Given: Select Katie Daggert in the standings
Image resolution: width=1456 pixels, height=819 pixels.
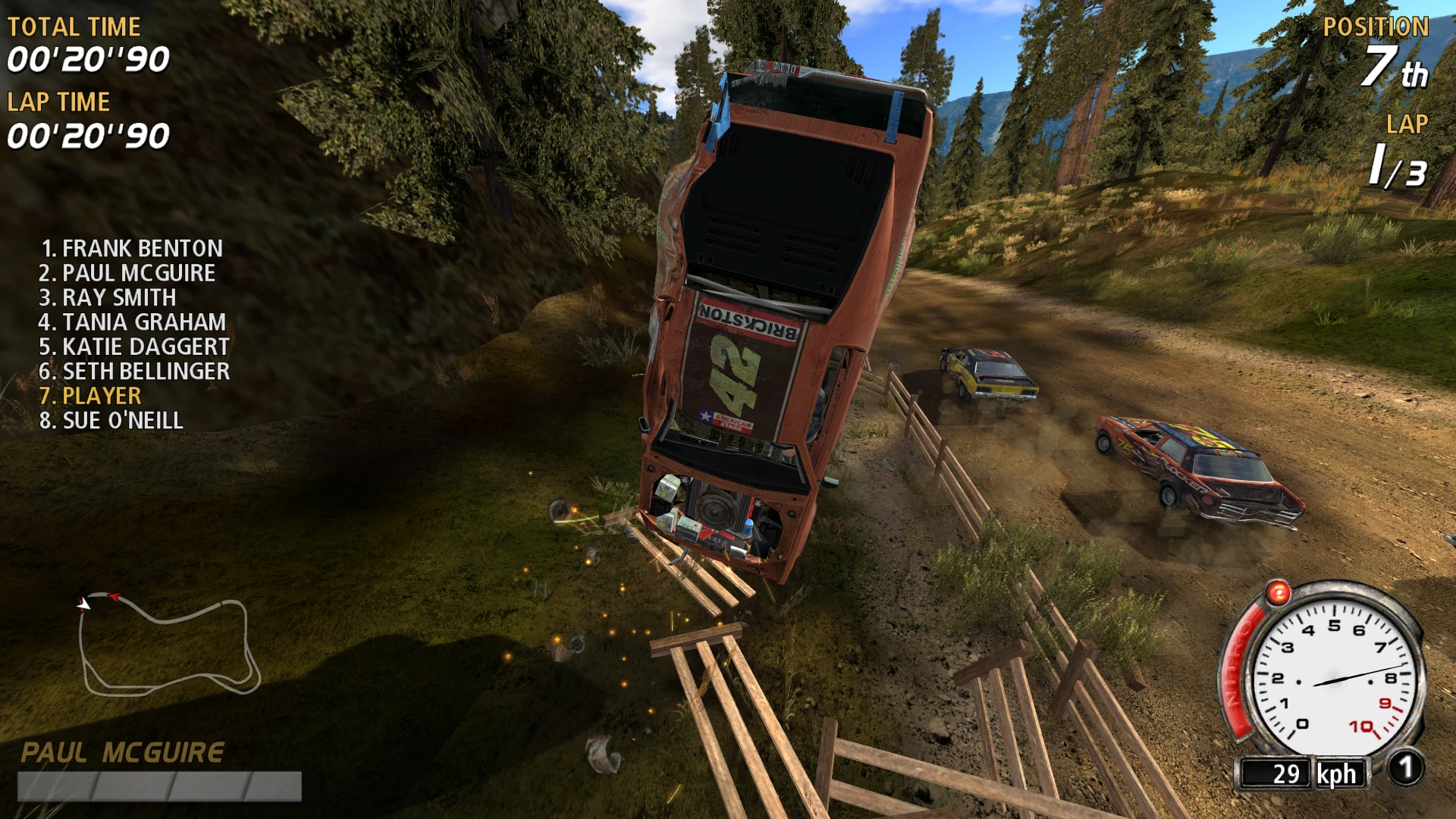Looking at the screenshot, I should [x=134, y=347].
